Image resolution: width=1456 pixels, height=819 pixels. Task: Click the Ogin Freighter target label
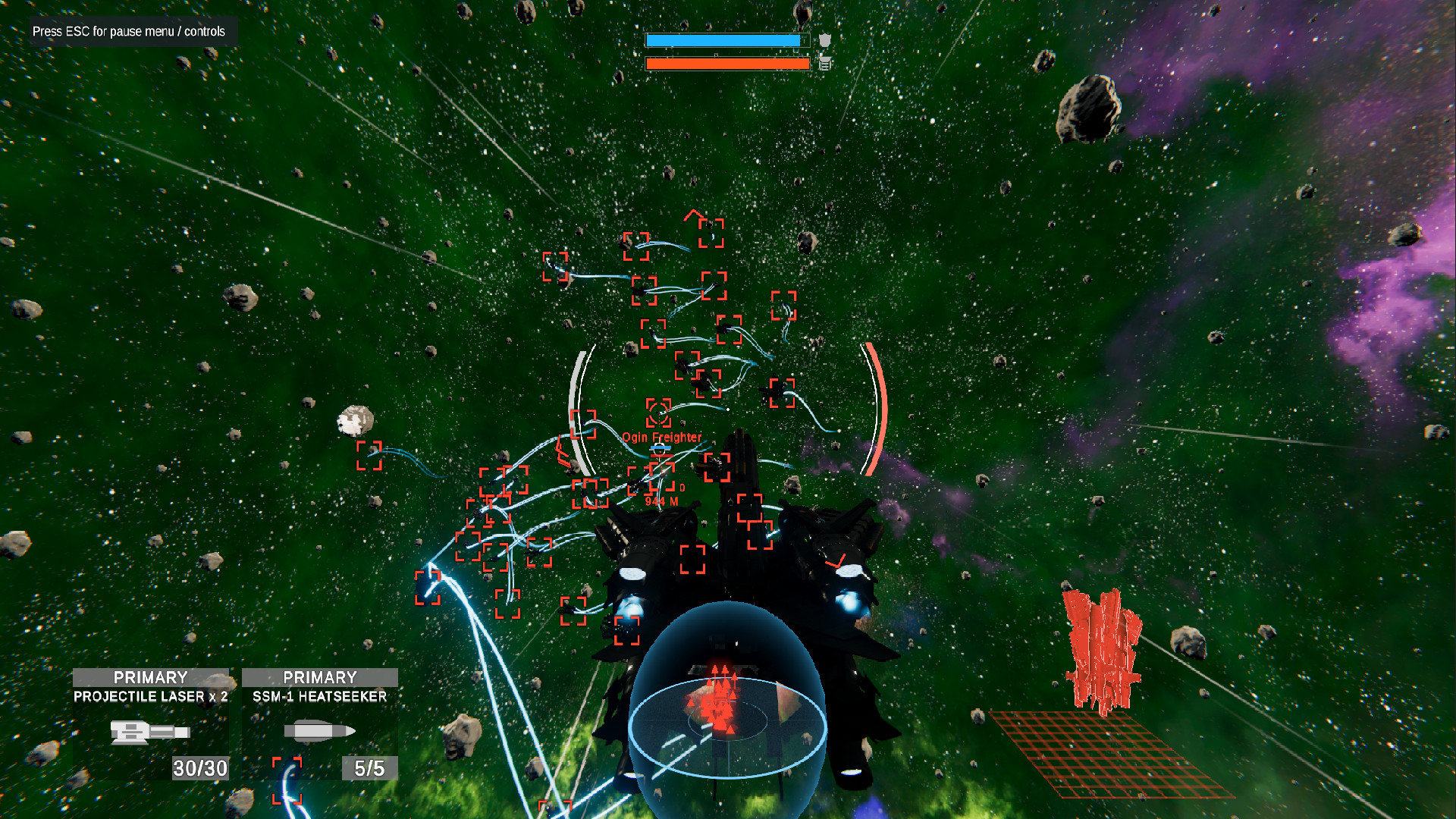(661, 437)
